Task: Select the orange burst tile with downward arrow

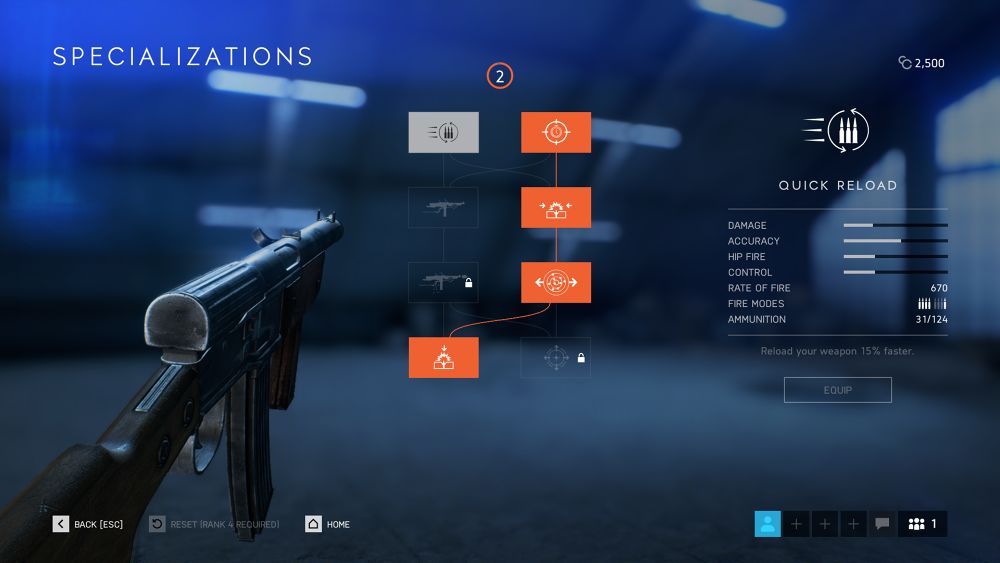Action: click(443, 357)
